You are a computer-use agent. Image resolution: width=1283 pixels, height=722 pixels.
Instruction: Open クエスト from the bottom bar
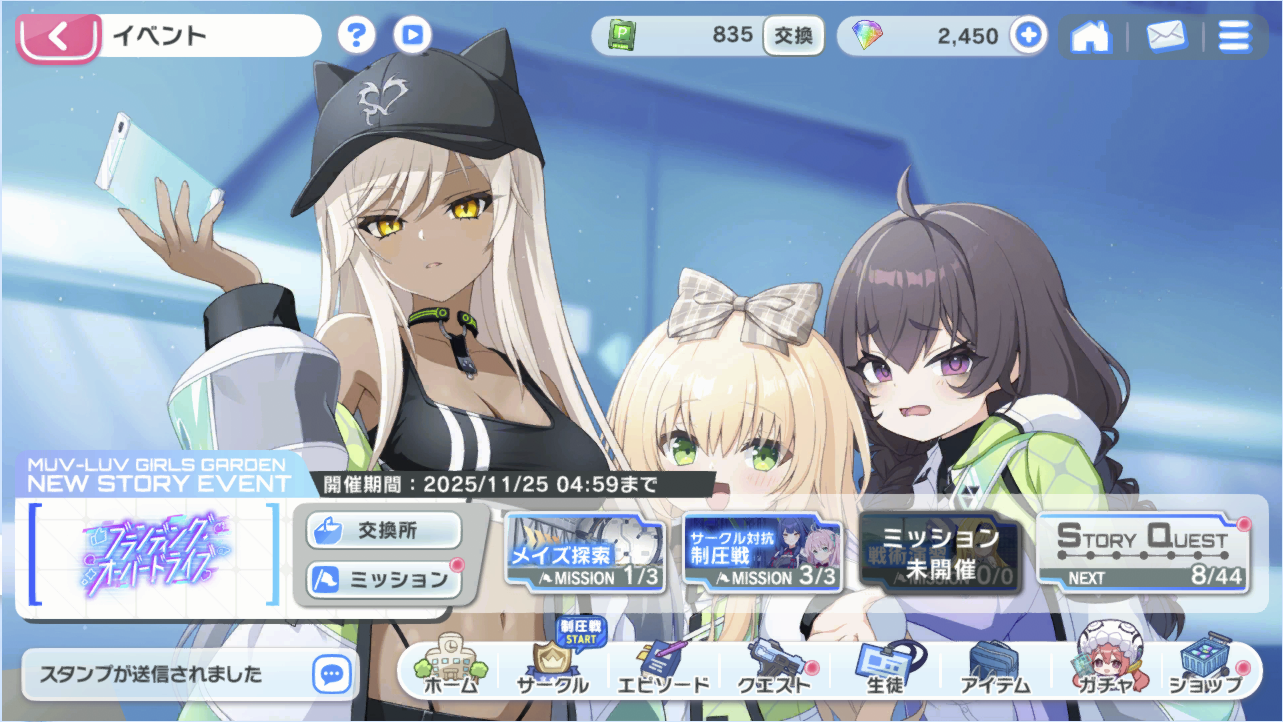(773, 669)
